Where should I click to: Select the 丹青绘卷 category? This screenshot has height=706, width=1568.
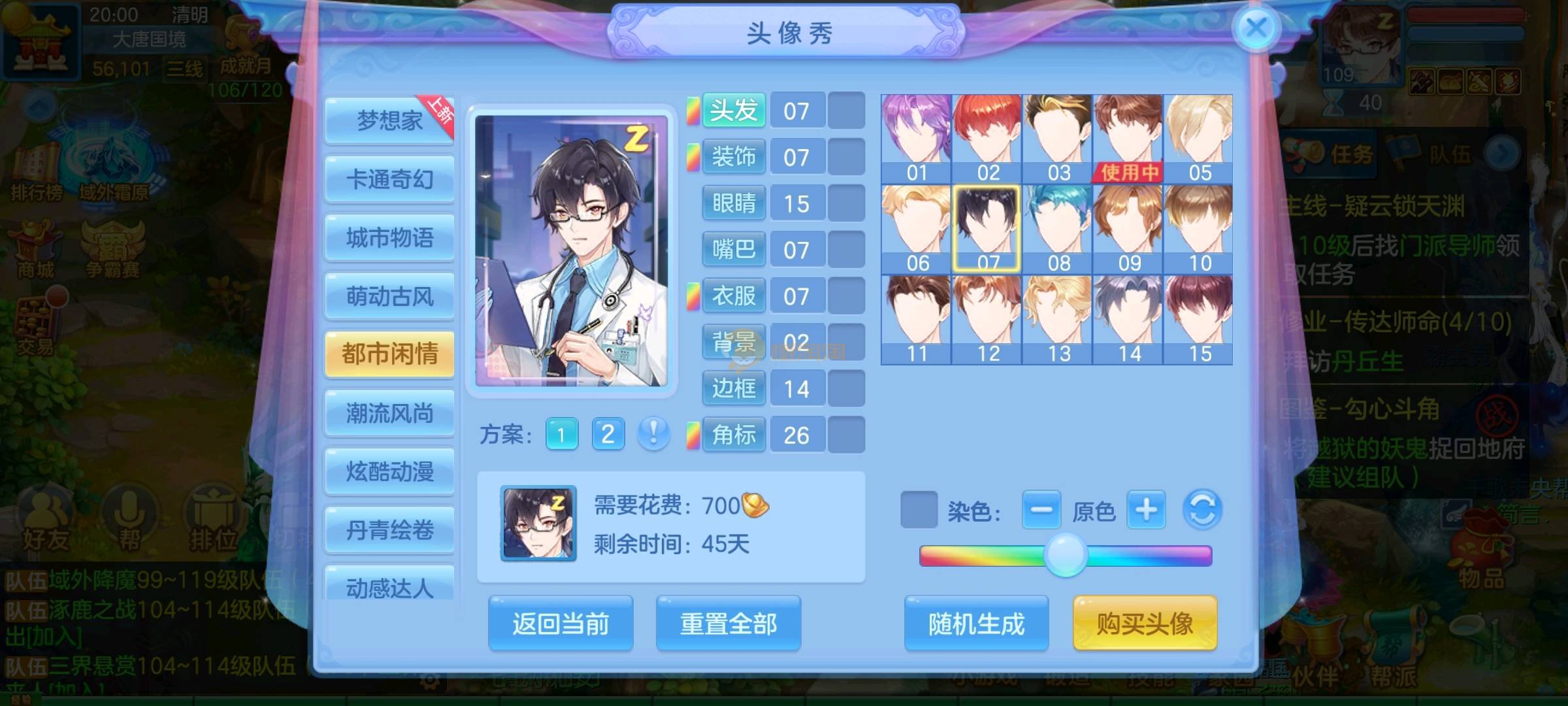(x=389, y=529)
